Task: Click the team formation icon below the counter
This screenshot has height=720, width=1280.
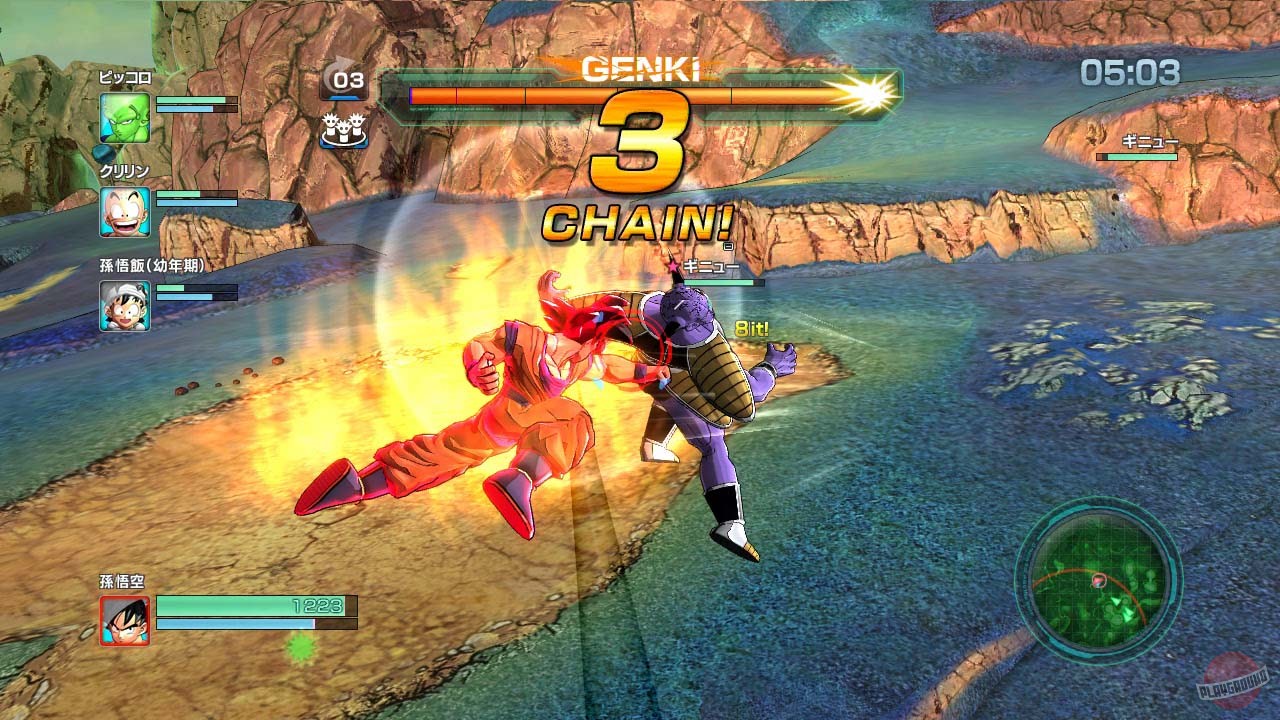Action: tap(344, 130)
